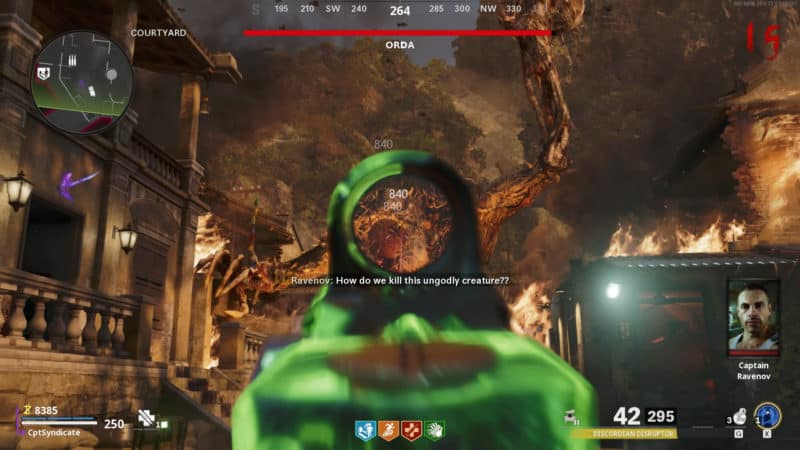800x450 pixels.
Task: Click Captain Ravenov's portrait
Action: 754,315
